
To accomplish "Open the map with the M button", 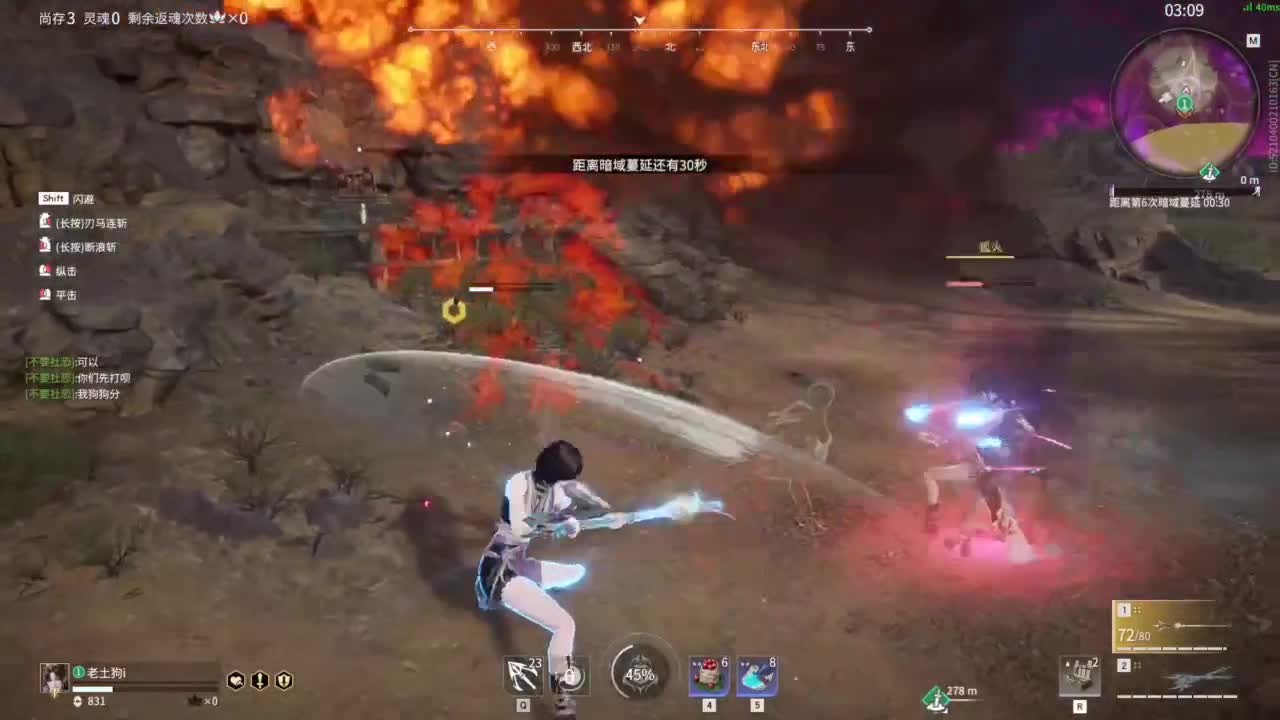I will coord(1253,41).
